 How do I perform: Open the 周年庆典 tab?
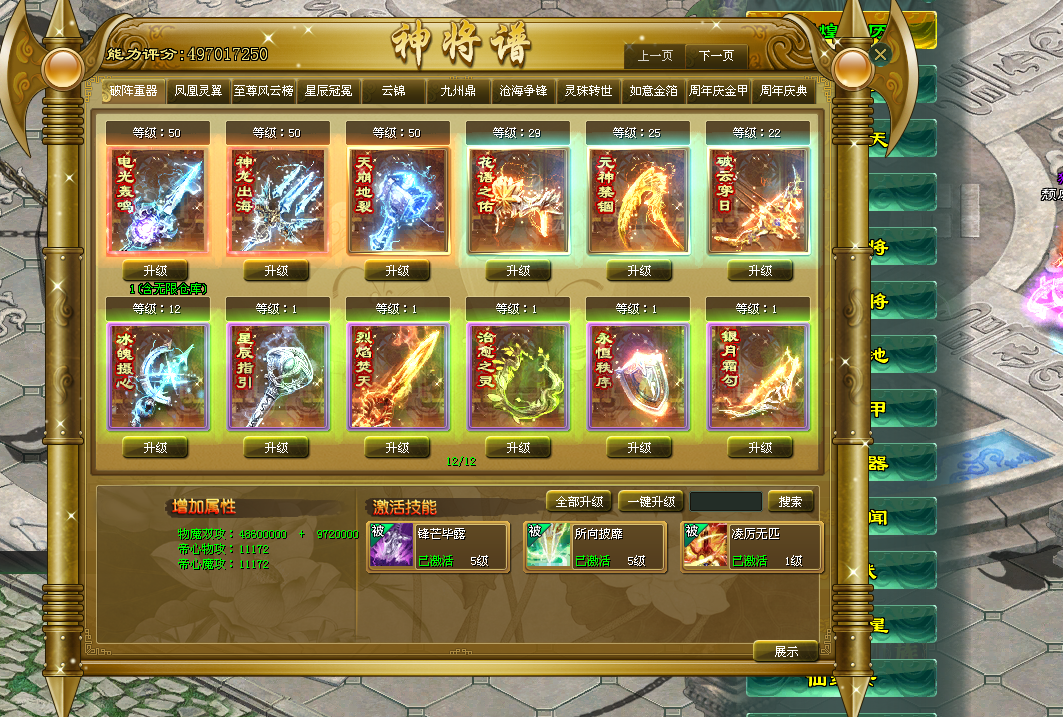pos(783,91)
